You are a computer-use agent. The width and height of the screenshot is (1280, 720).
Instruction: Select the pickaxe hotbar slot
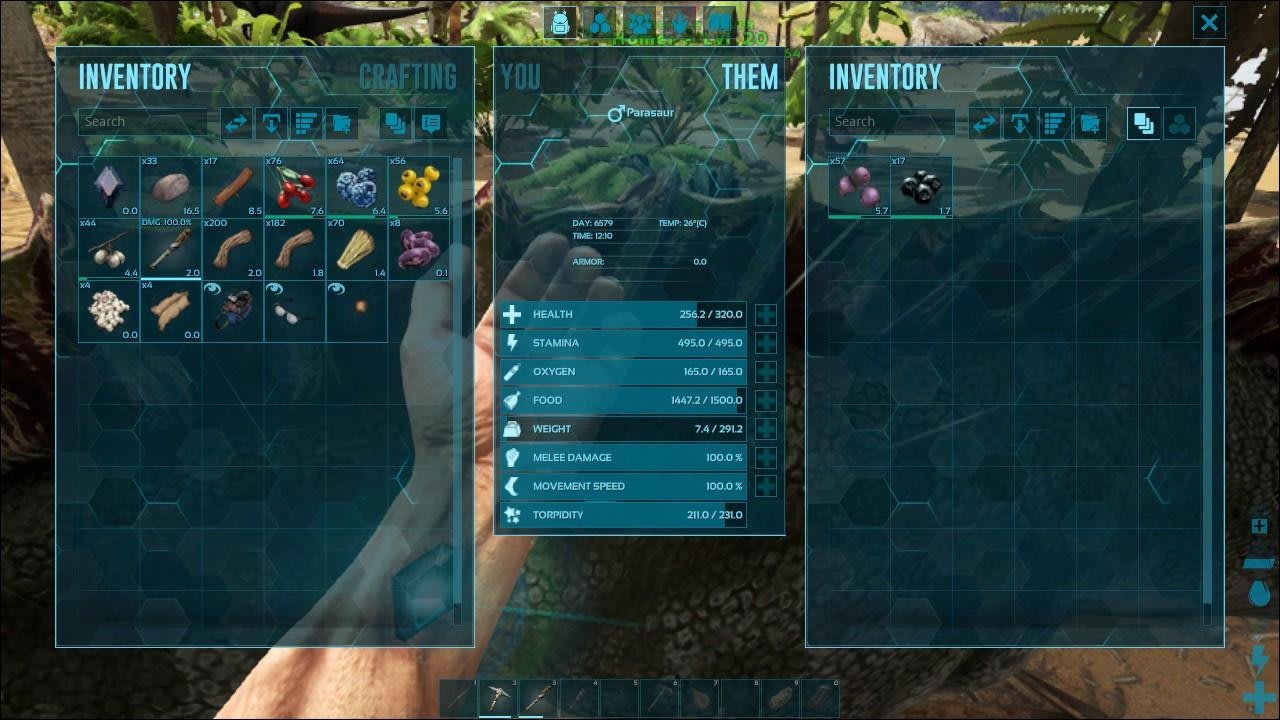point(499,697)
